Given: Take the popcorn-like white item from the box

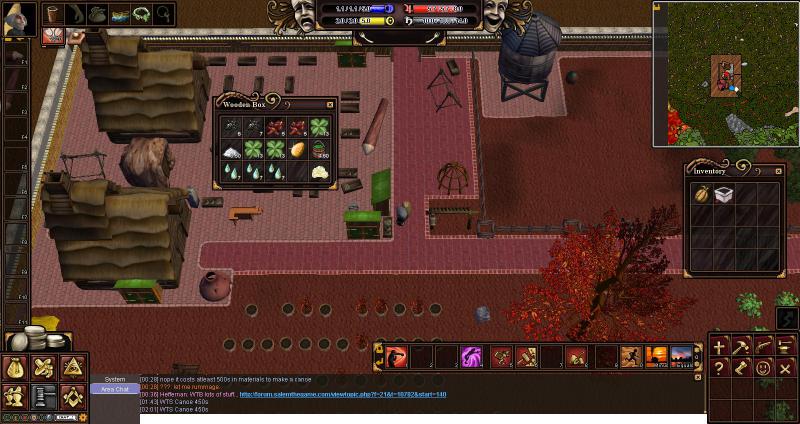Looking at the screenshot, I should [322, 172].
